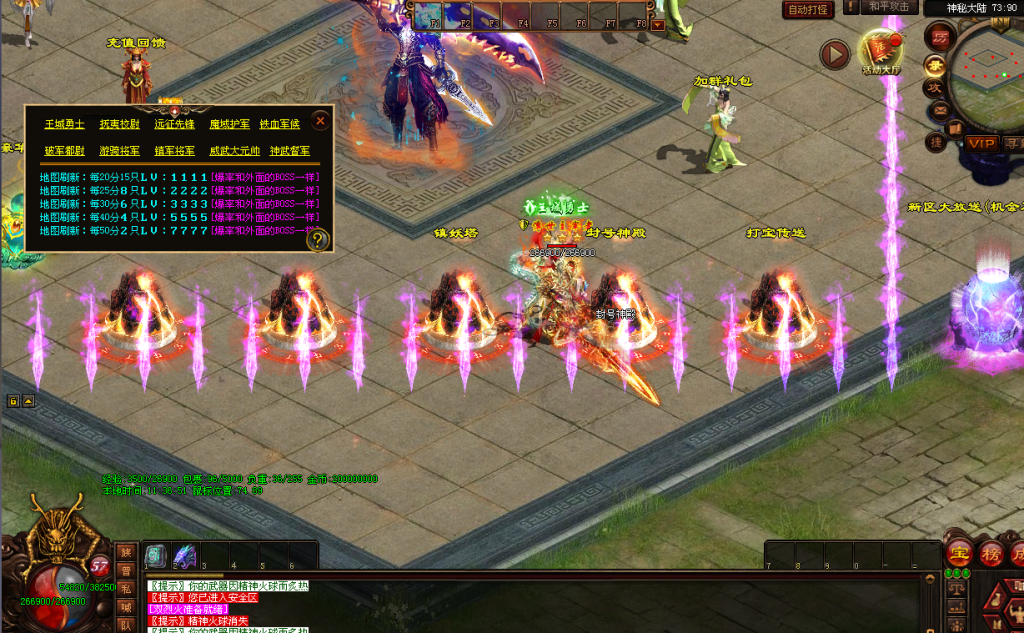1024x633 pixels.
Task: Open the 宝 treasure button
Action: point(960,553)
